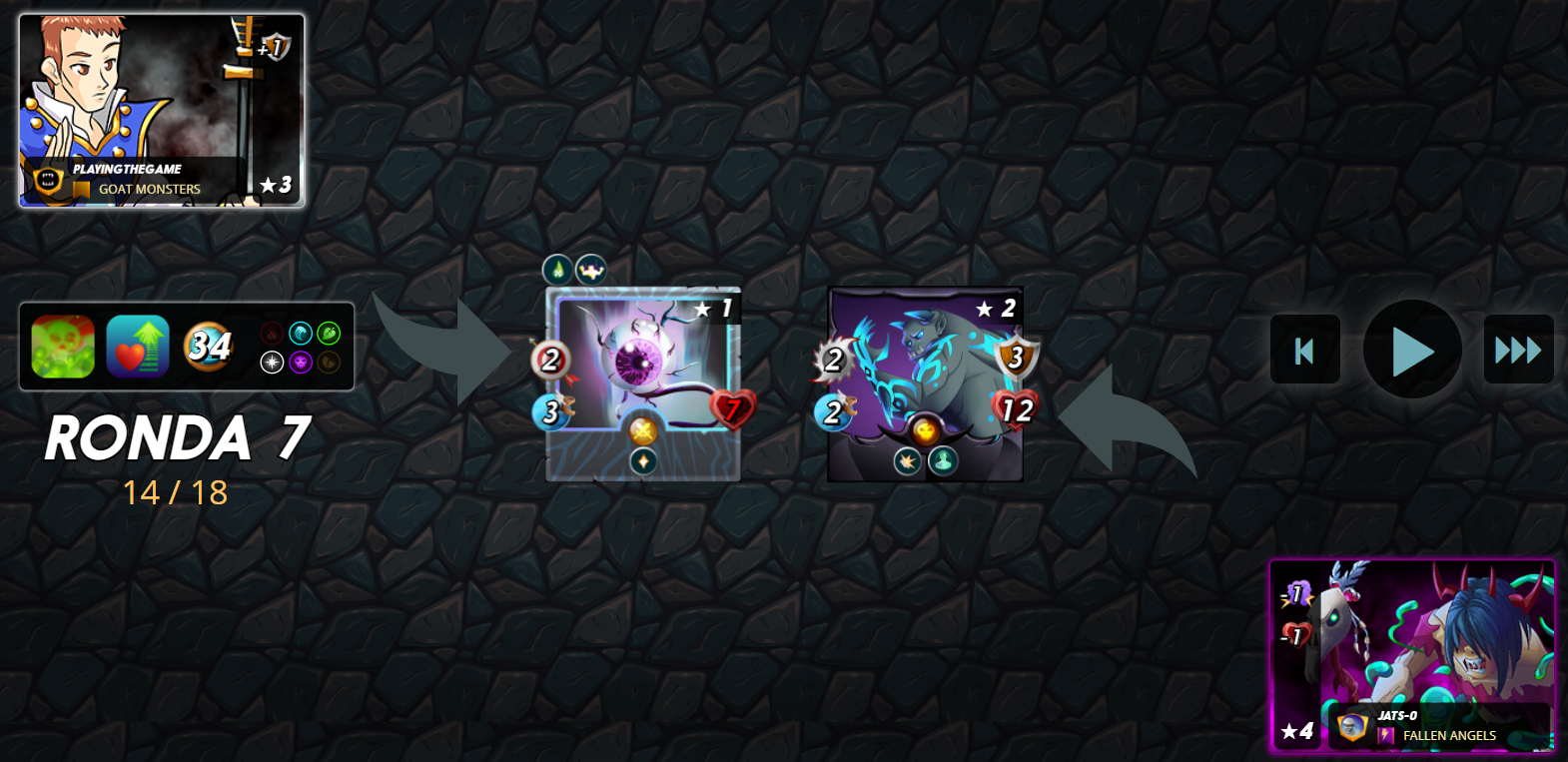1568x762 pixels.
Task: Click the Life splinter star icon
Action: (x=273, y=362)
